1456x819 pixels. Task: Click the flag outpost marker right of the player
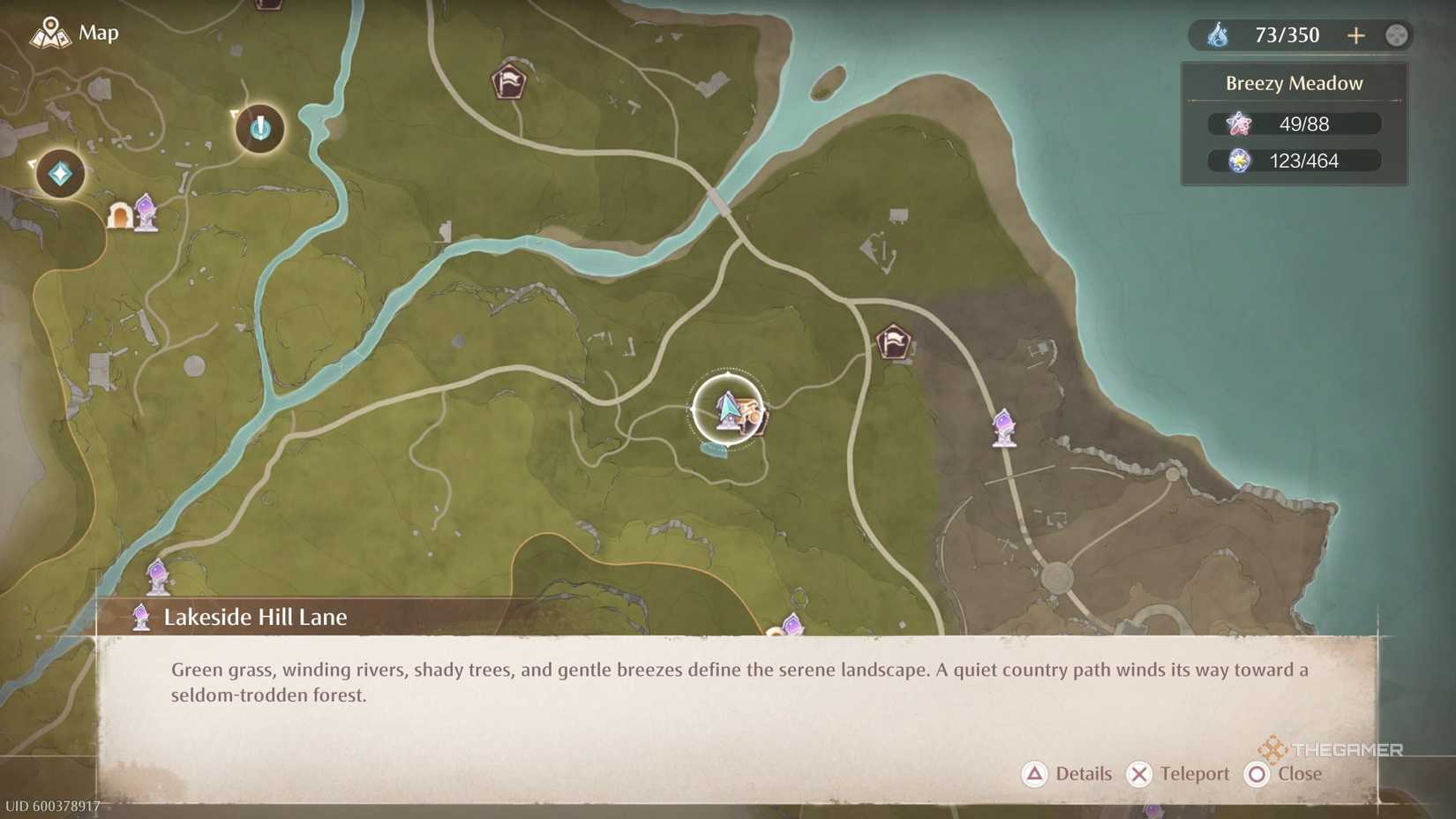point(893,342)
